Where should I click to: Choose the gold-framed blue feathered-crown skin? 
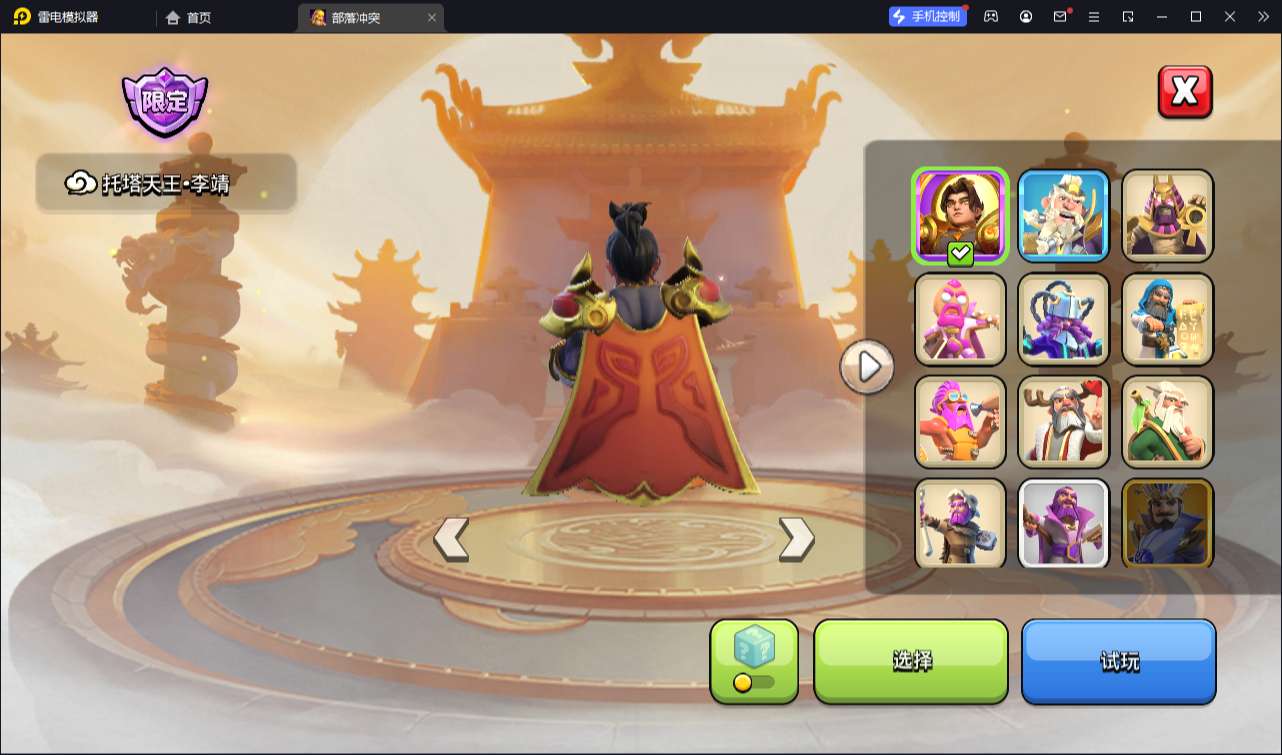click(1167, 524)
